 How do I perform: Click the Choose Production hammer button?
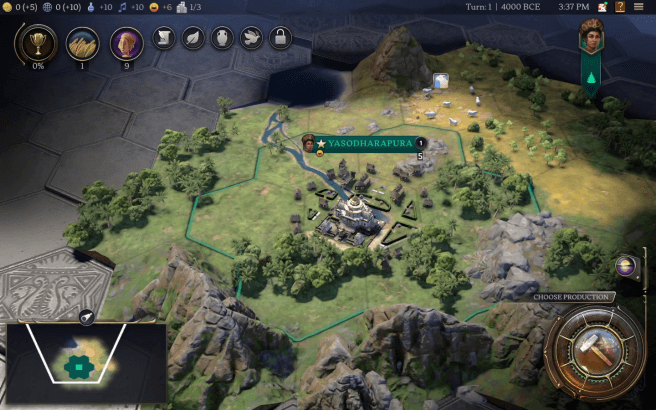pos(594,353)
